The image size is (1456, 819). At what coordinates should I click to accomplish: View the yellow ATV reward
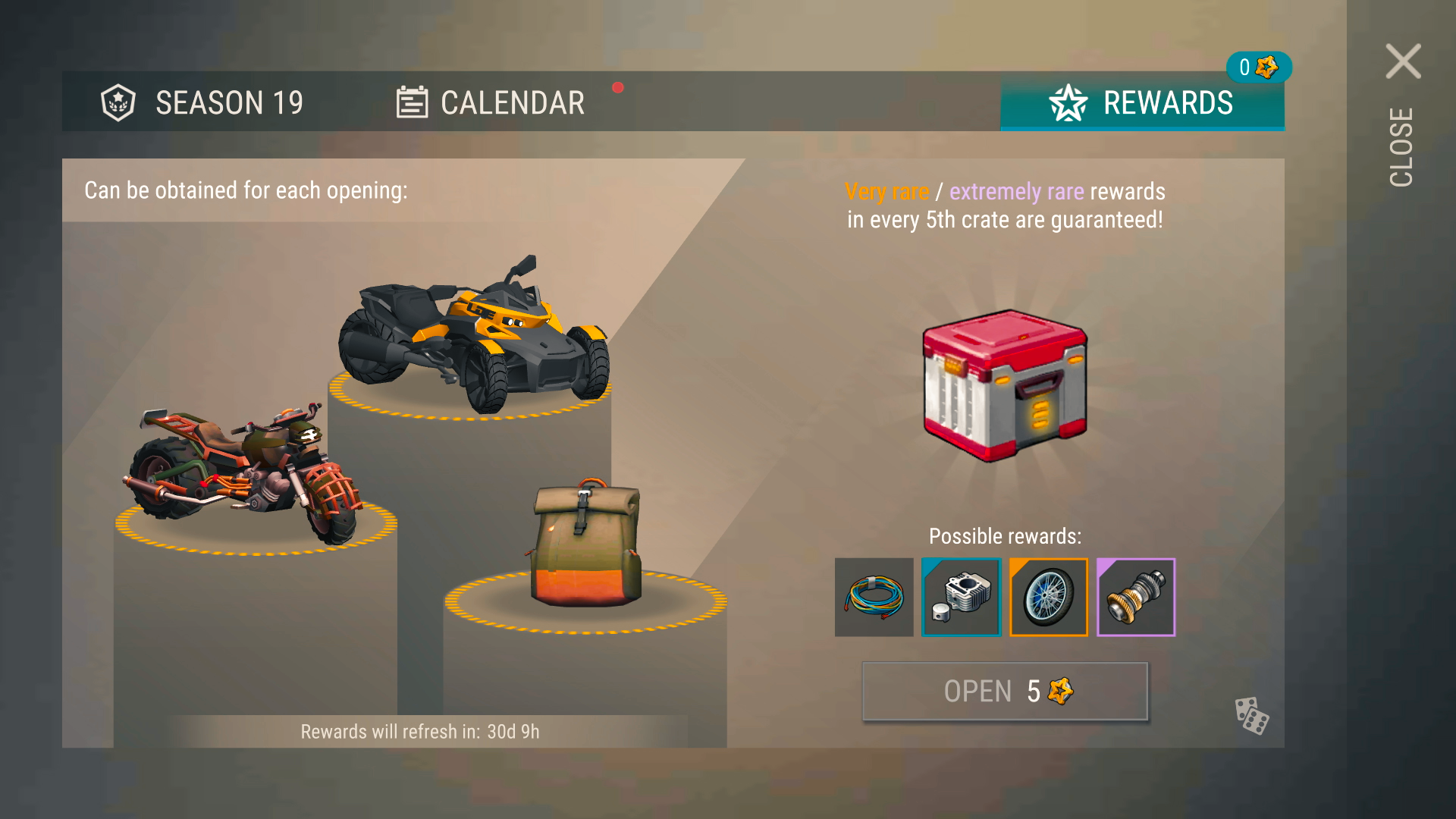tap(474, 334)
